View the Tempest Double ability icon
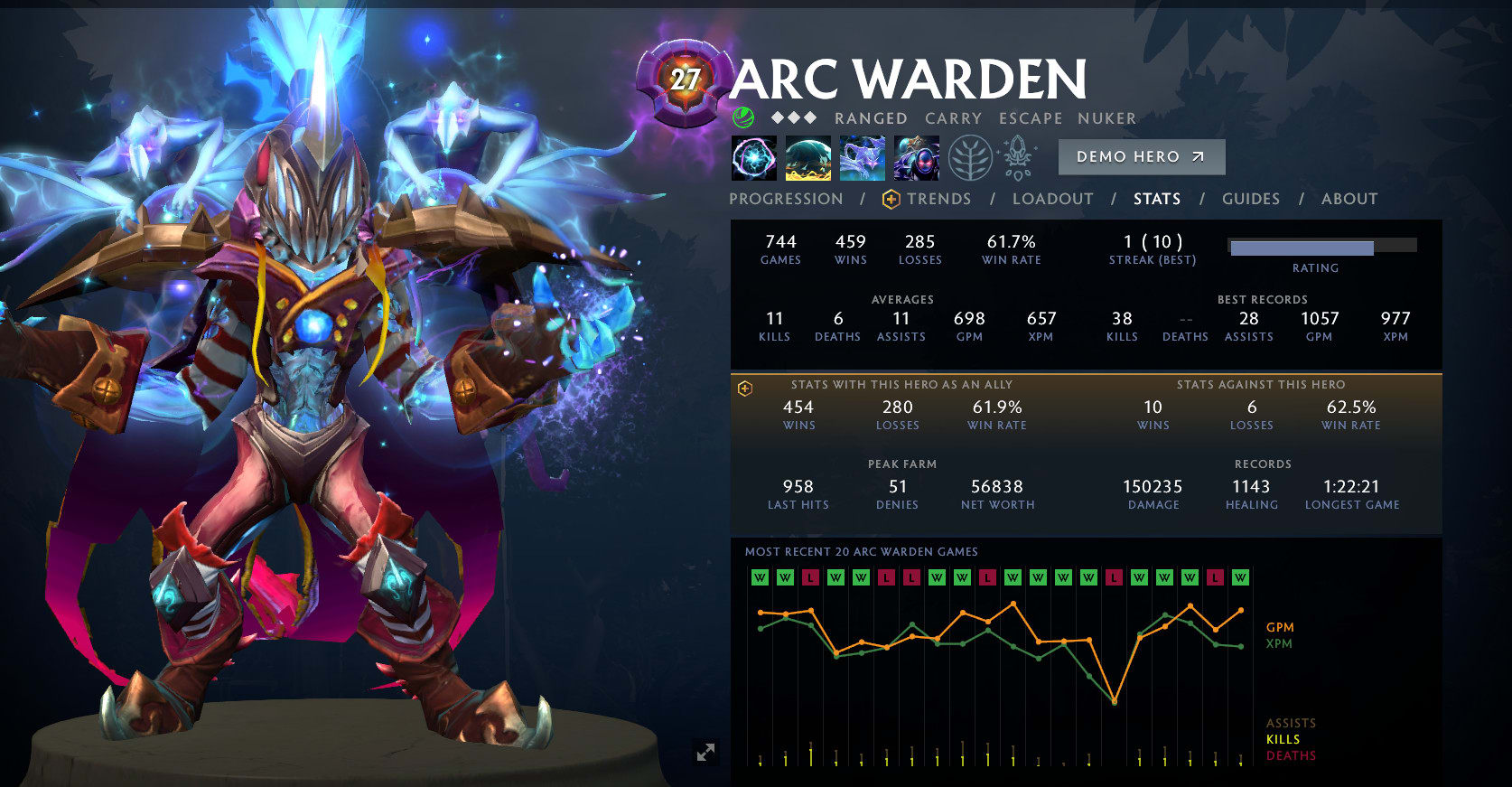This screenshot has width=1512, height=787. coord(916,158)
